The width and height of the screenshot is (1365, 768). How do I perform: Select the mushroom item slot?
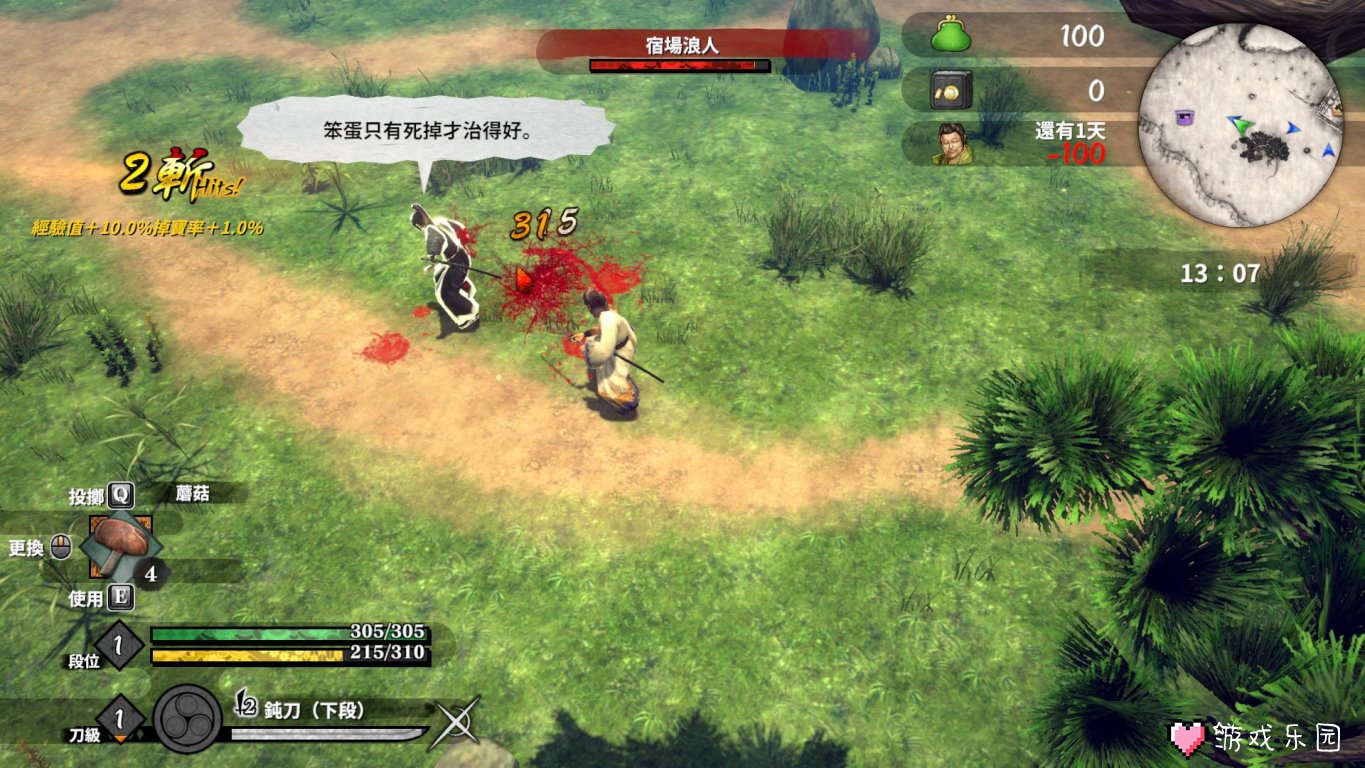[x=121, y=546]
